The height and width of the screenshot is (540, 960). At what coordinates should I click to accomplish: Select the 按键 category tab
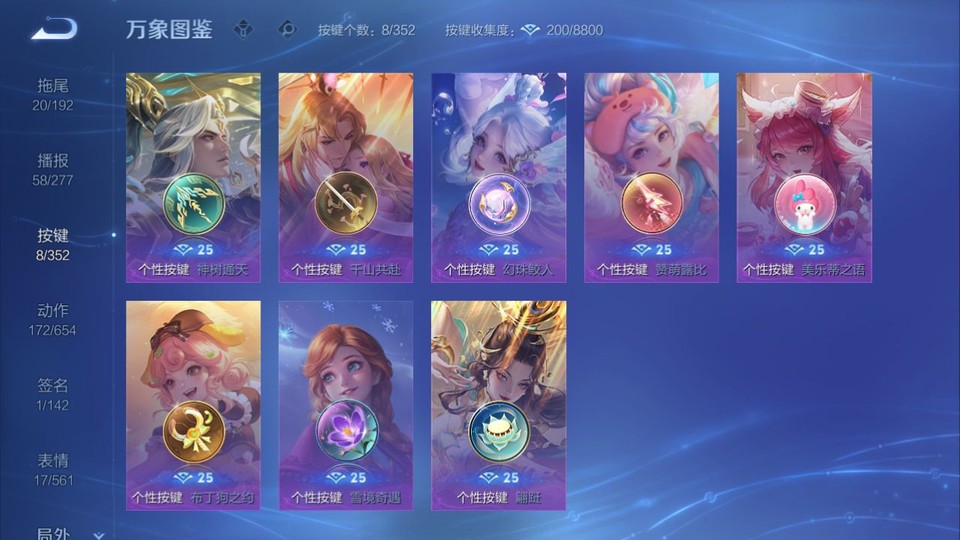tap(53, 244)
